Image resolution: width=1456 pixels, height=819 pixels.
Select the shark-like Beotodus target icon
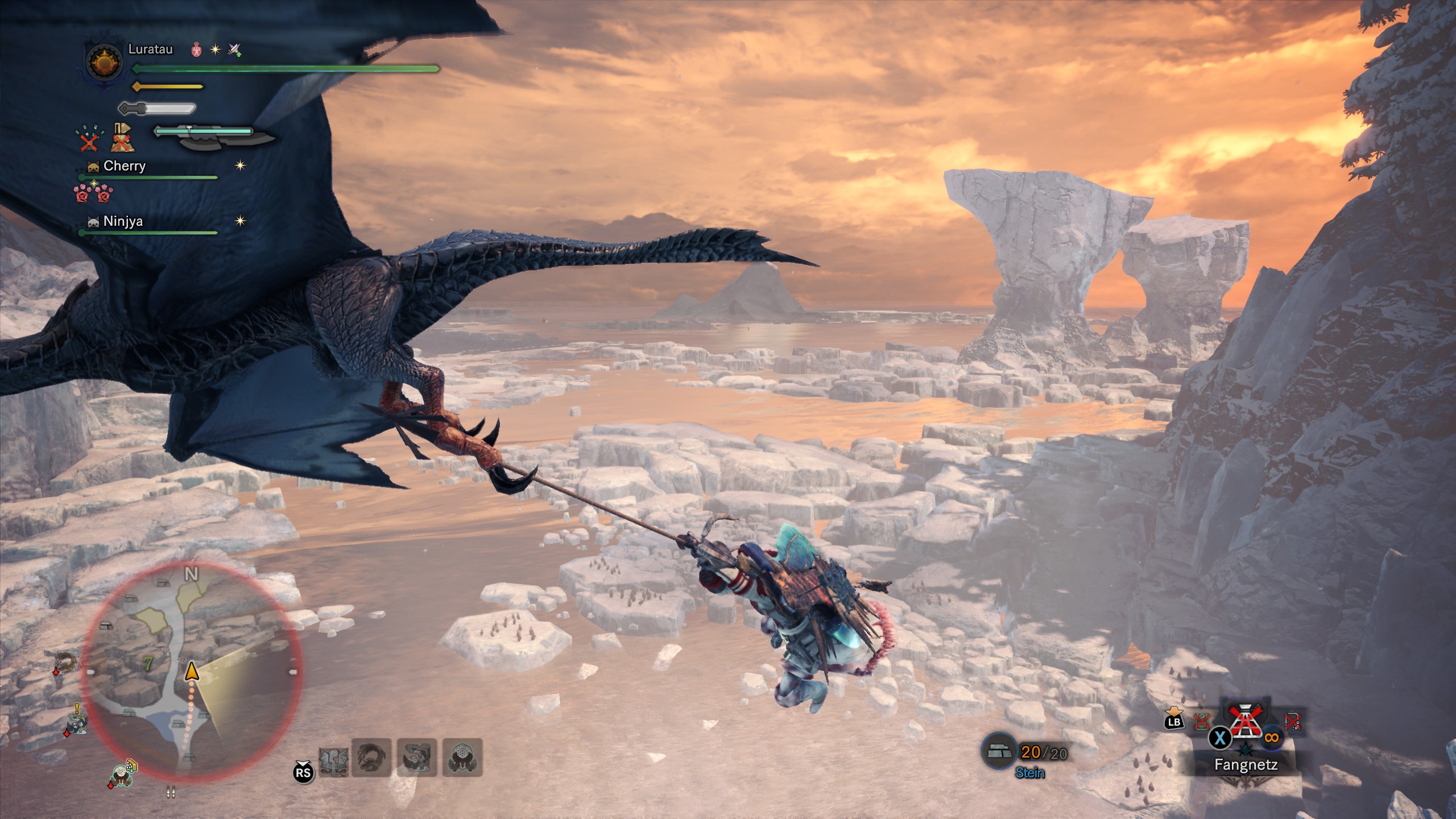pos(417,758)
